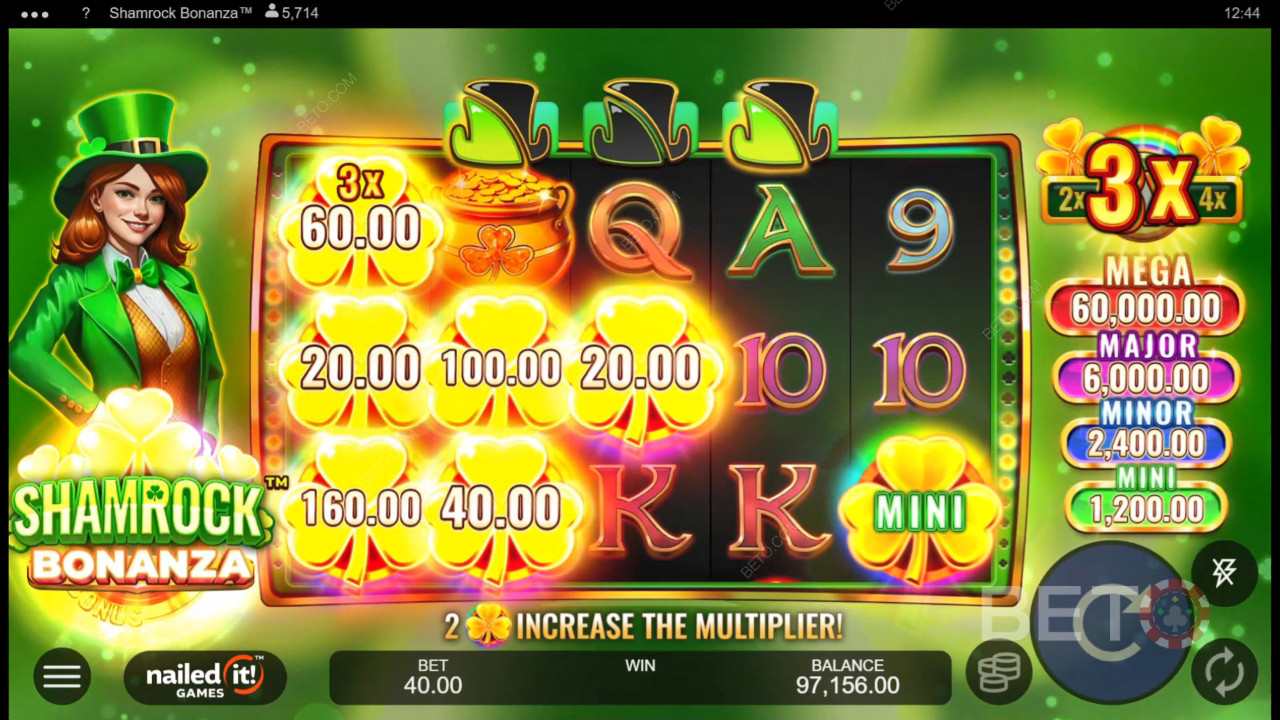The height and width of the screenshot is (720, 1280).
Task: Toggle the lightning turbo spin button
Action: 1224,573
